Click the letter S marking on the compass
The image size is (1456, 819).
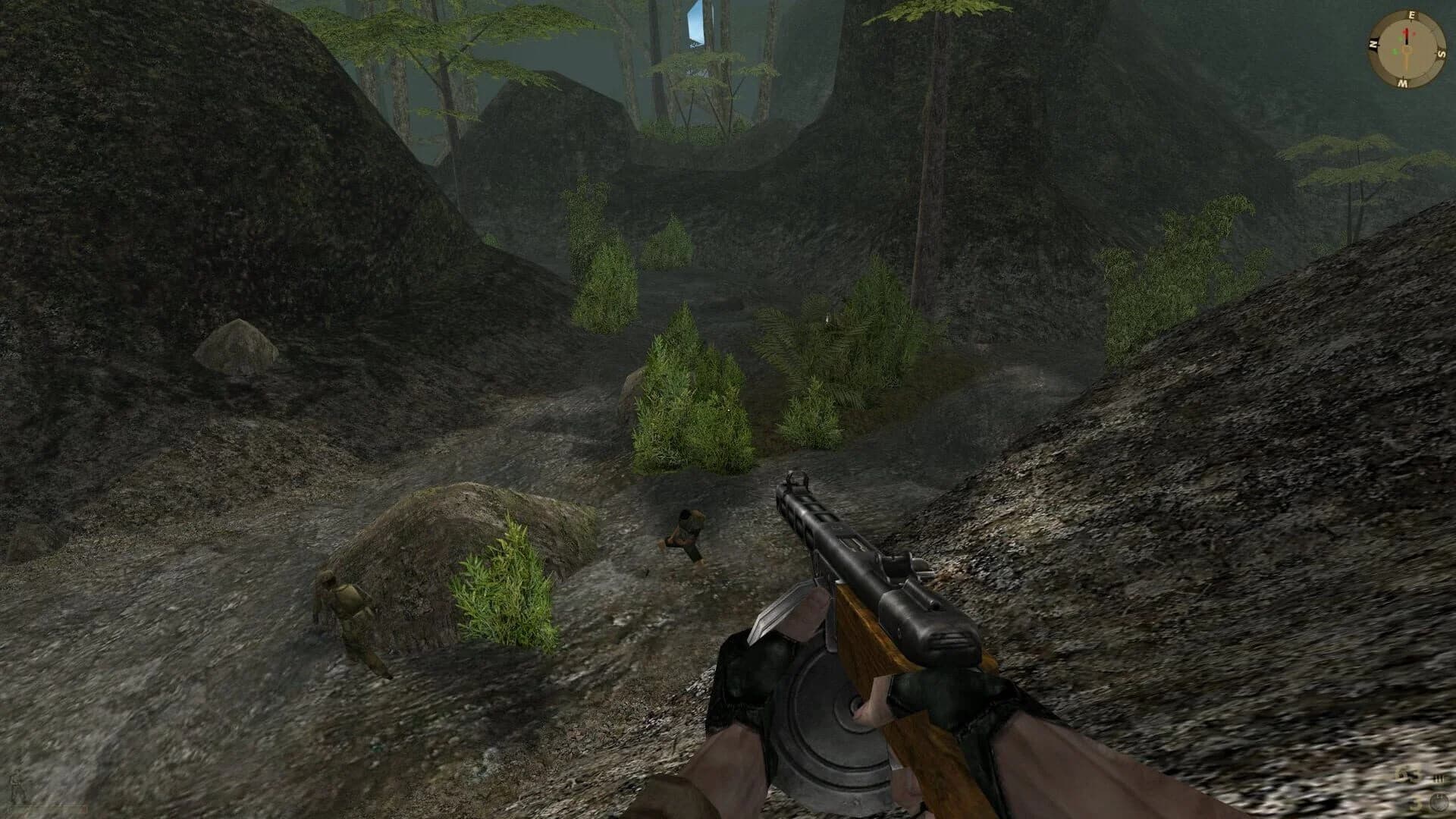click(x=1442, y=52)
